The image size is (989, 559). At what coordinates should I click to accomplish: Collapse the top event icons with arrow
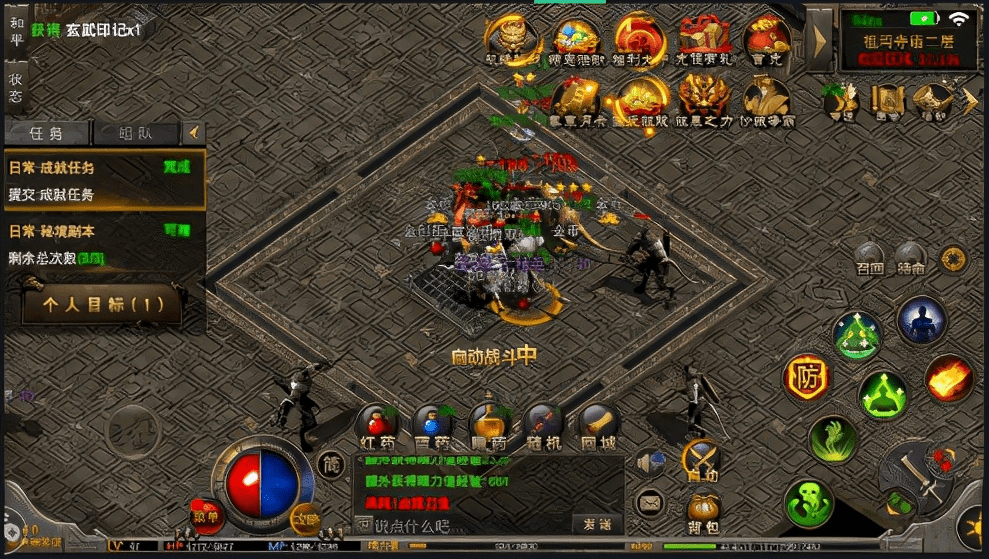819,41
